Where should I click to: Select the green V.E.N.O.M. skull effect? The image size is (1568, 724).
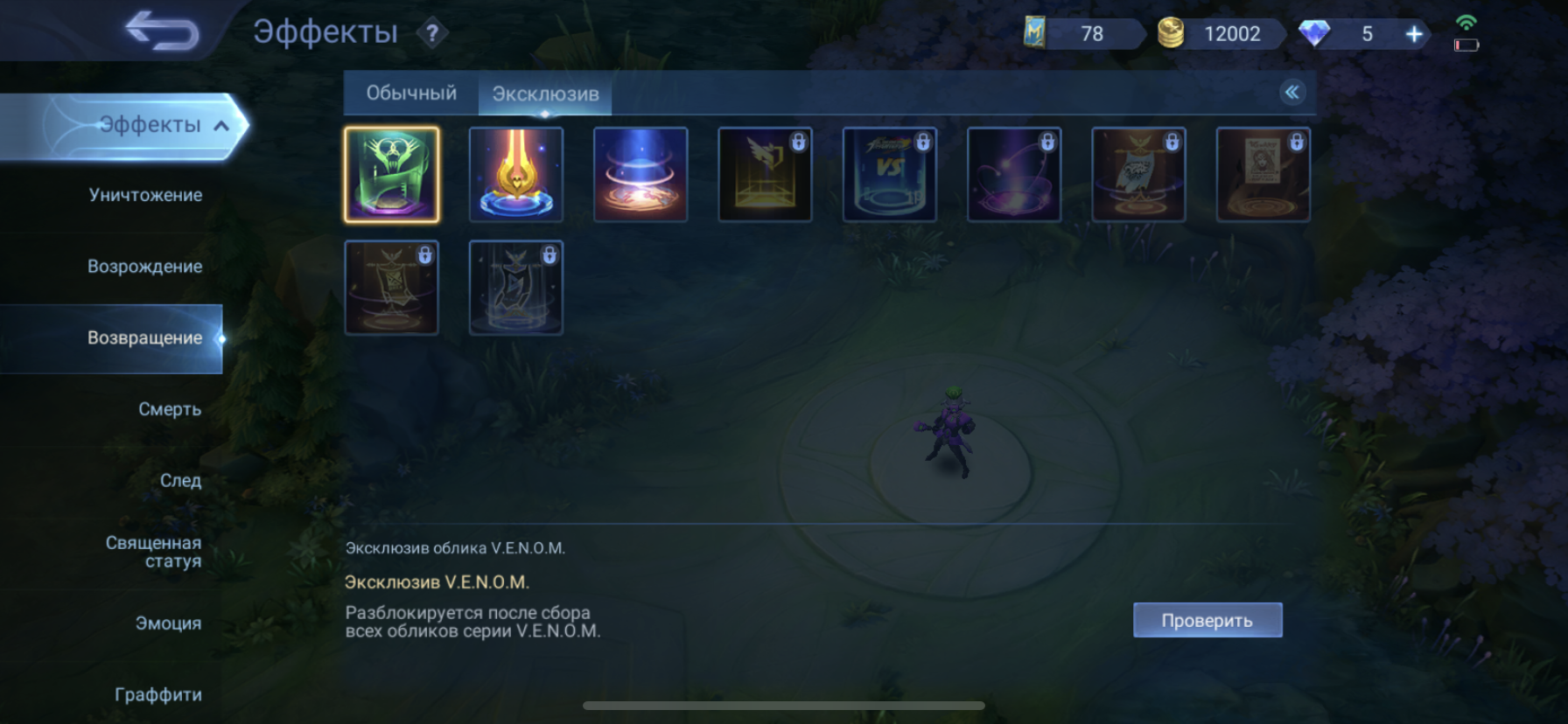coord(392,174)
